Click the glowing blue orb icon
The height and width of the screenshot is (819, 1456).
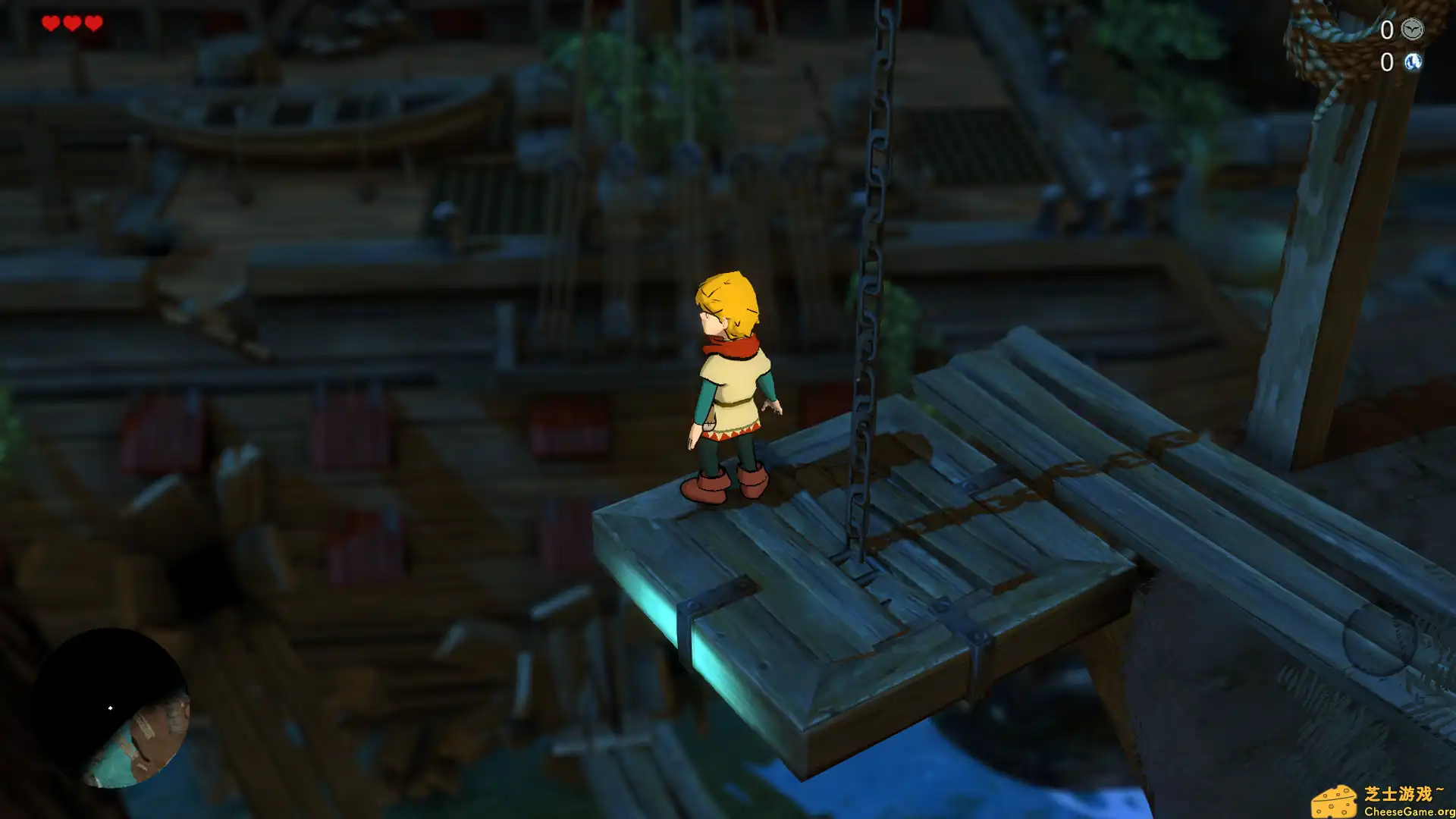click(x=1412, y=62)
